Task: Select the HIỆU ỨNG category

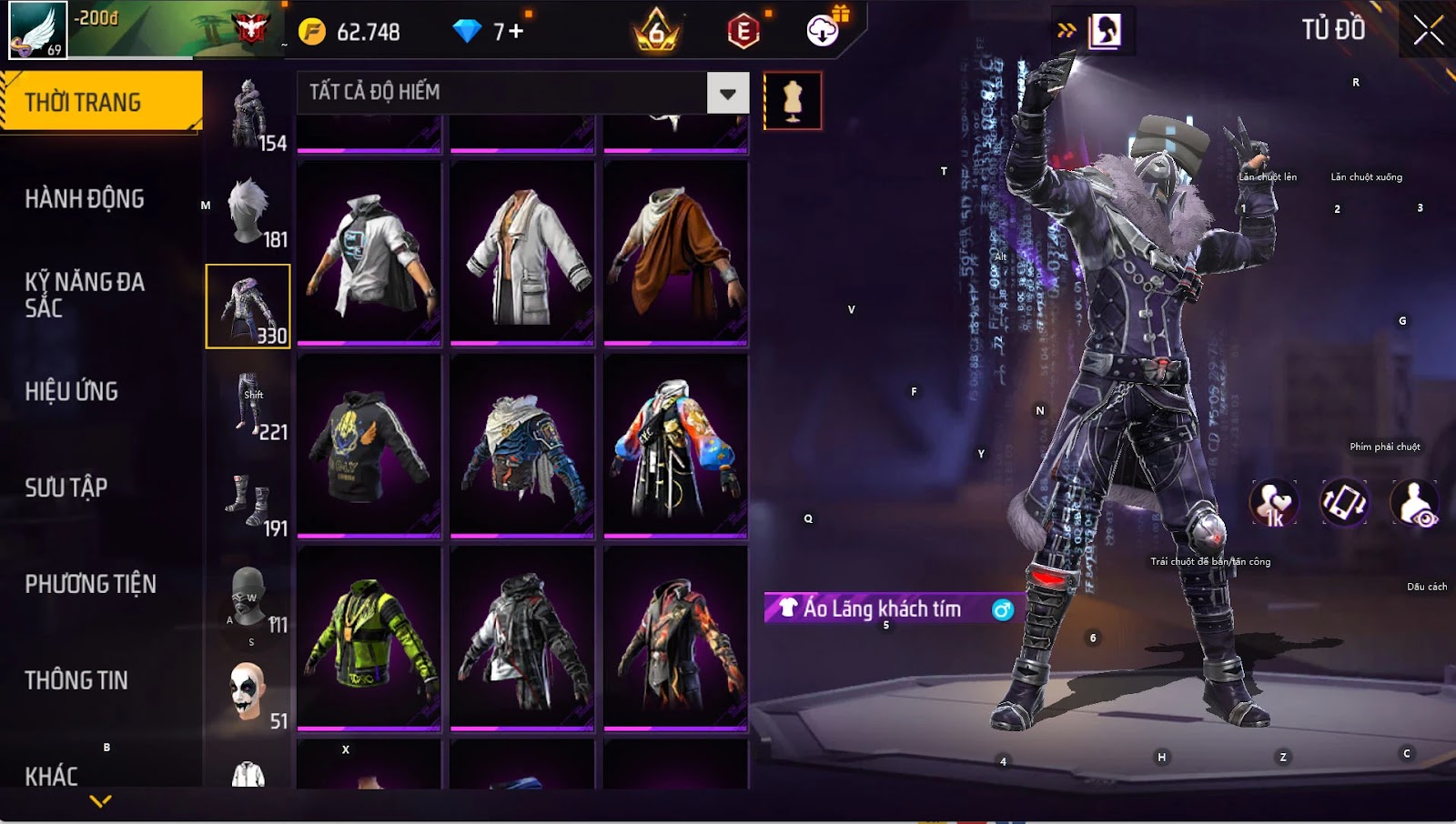Action: tap(72, 391)
